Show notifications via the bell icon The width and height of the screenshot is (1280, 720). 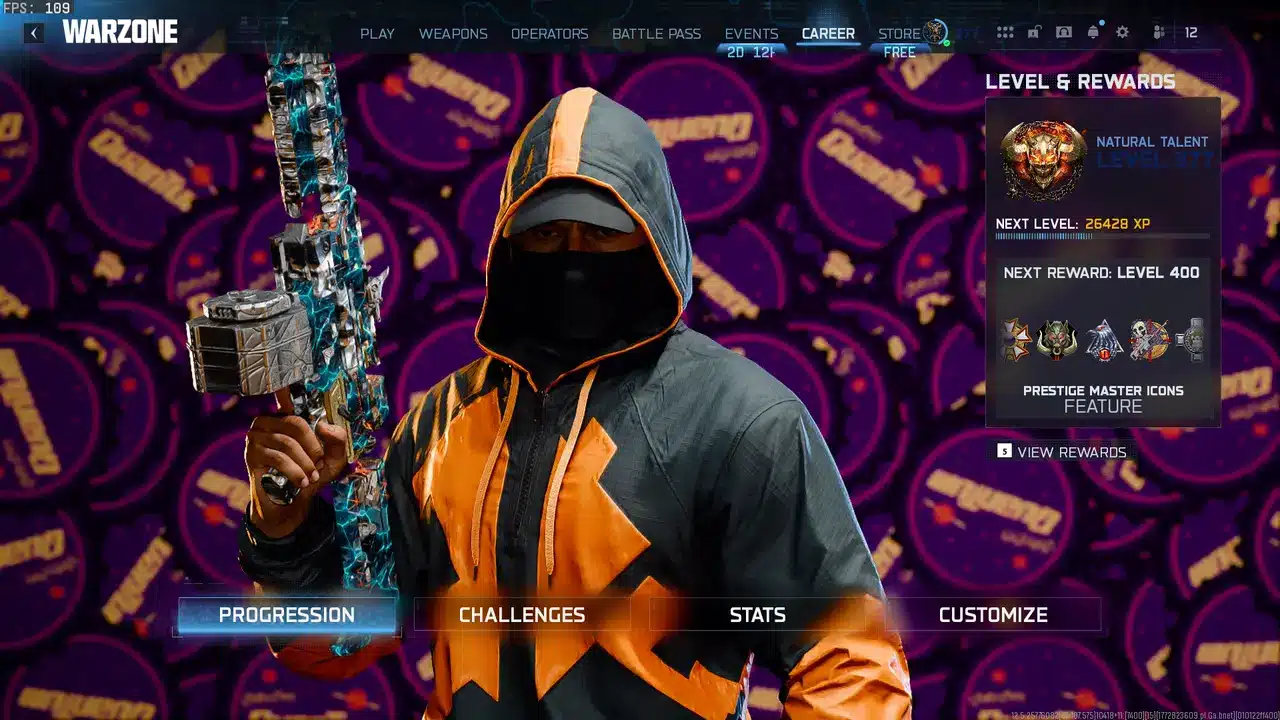tap(1093, 33)
